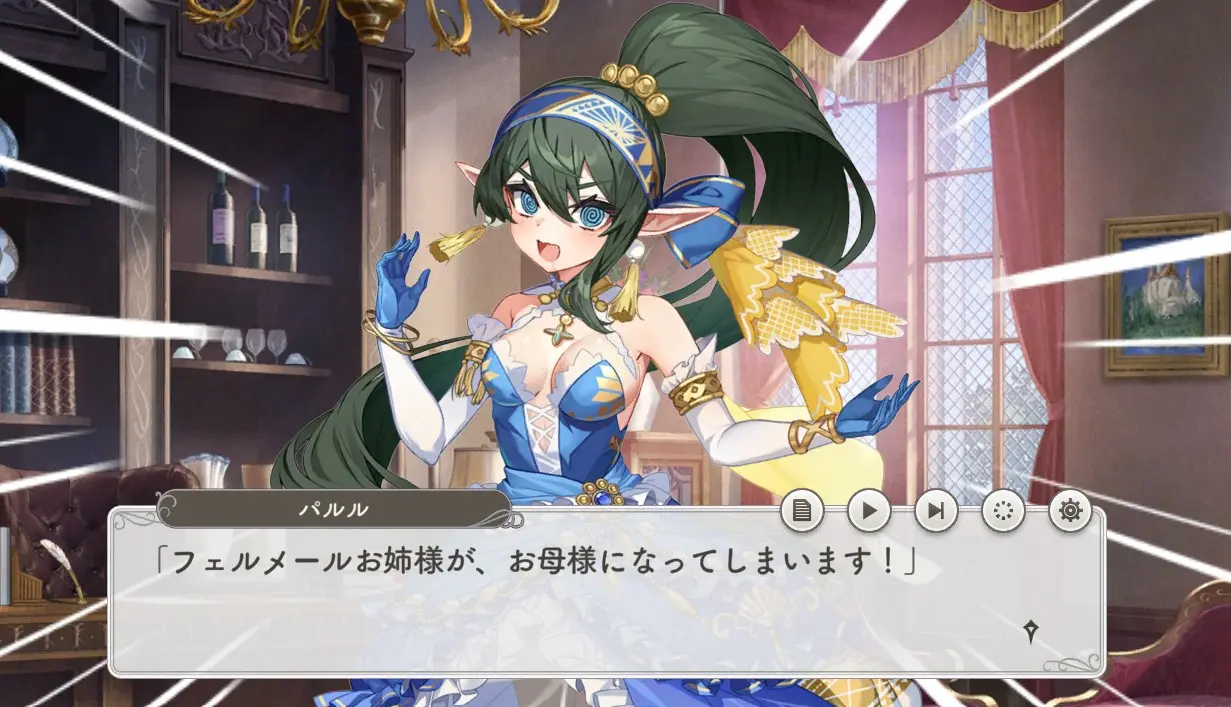Advance the dialogue via the diamond indicator
Screen dimensions: 1231x707
coord(1030,631)
